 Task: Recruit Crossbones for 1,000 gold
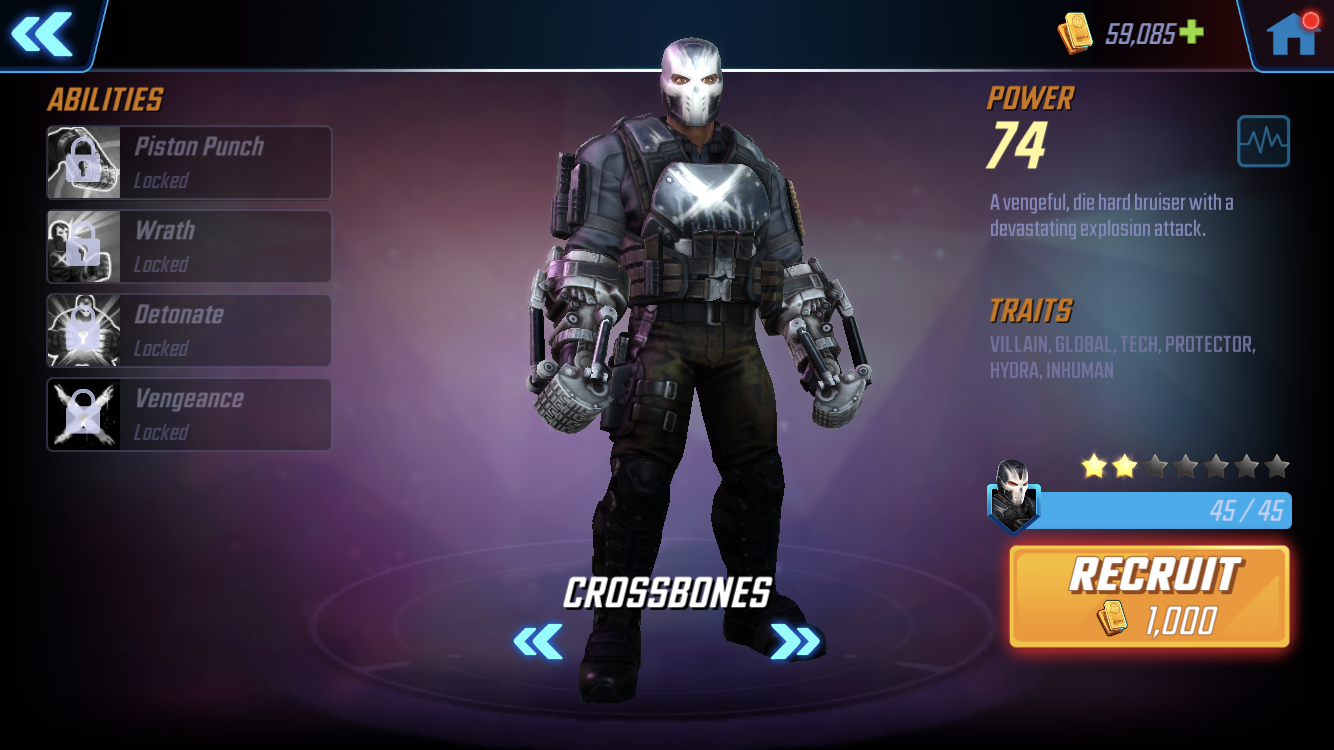[x=1149, y=596]
